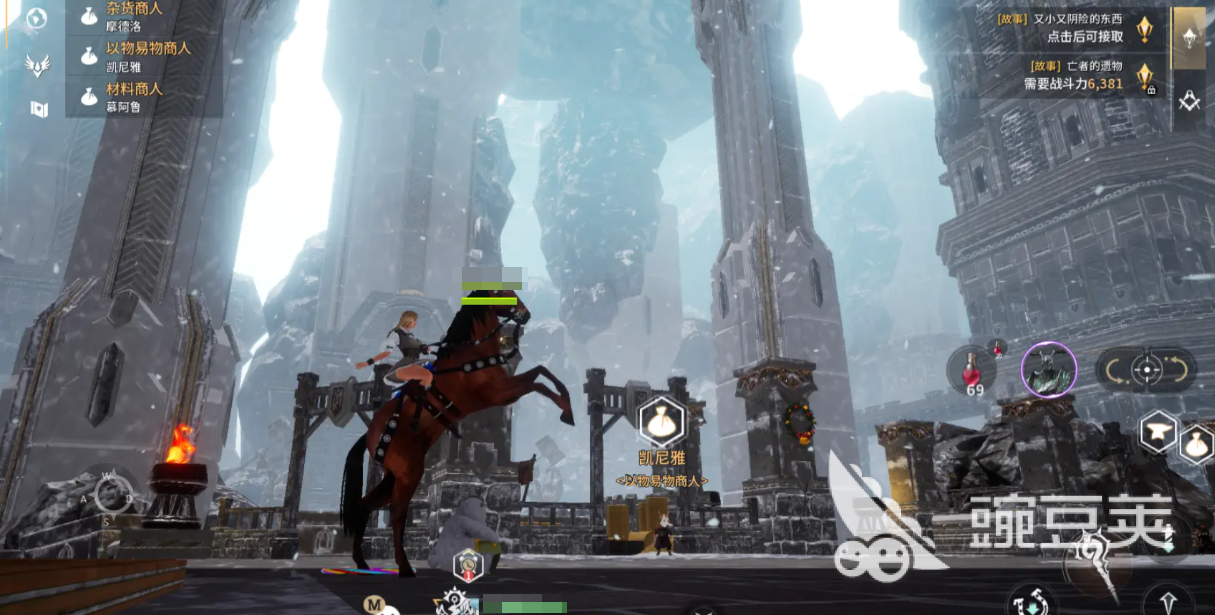Screen dimensions: 1215x615
Task: Switch to the highlighted quest tracker tab
Action: [1189, 37]
